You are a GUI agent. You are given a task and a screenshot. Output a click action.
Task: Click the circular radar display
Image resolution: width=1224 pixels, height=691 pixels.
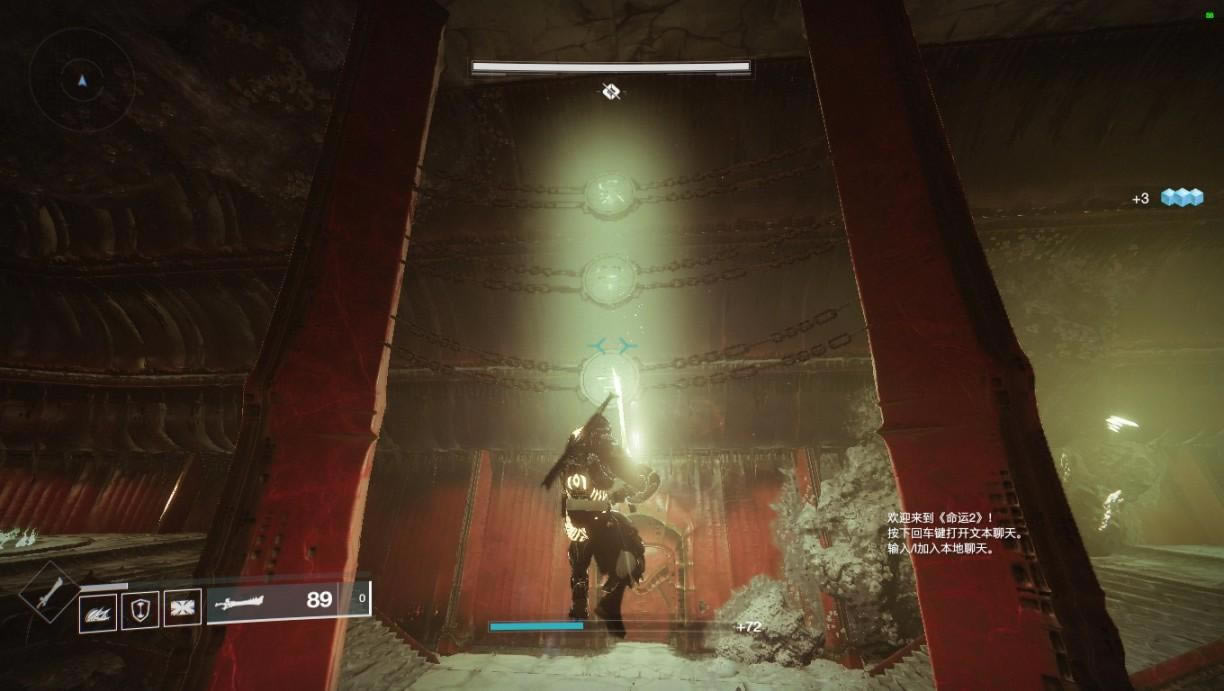click(82, 78)
